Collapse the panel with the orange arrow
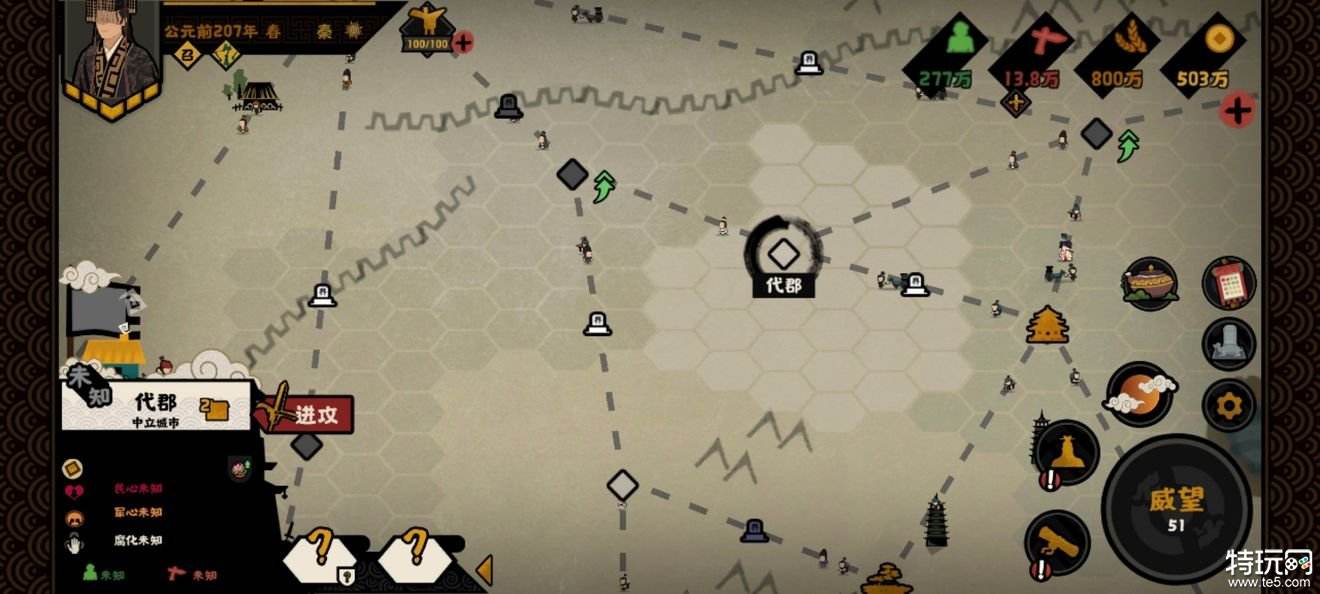 (x=484, y=570)
